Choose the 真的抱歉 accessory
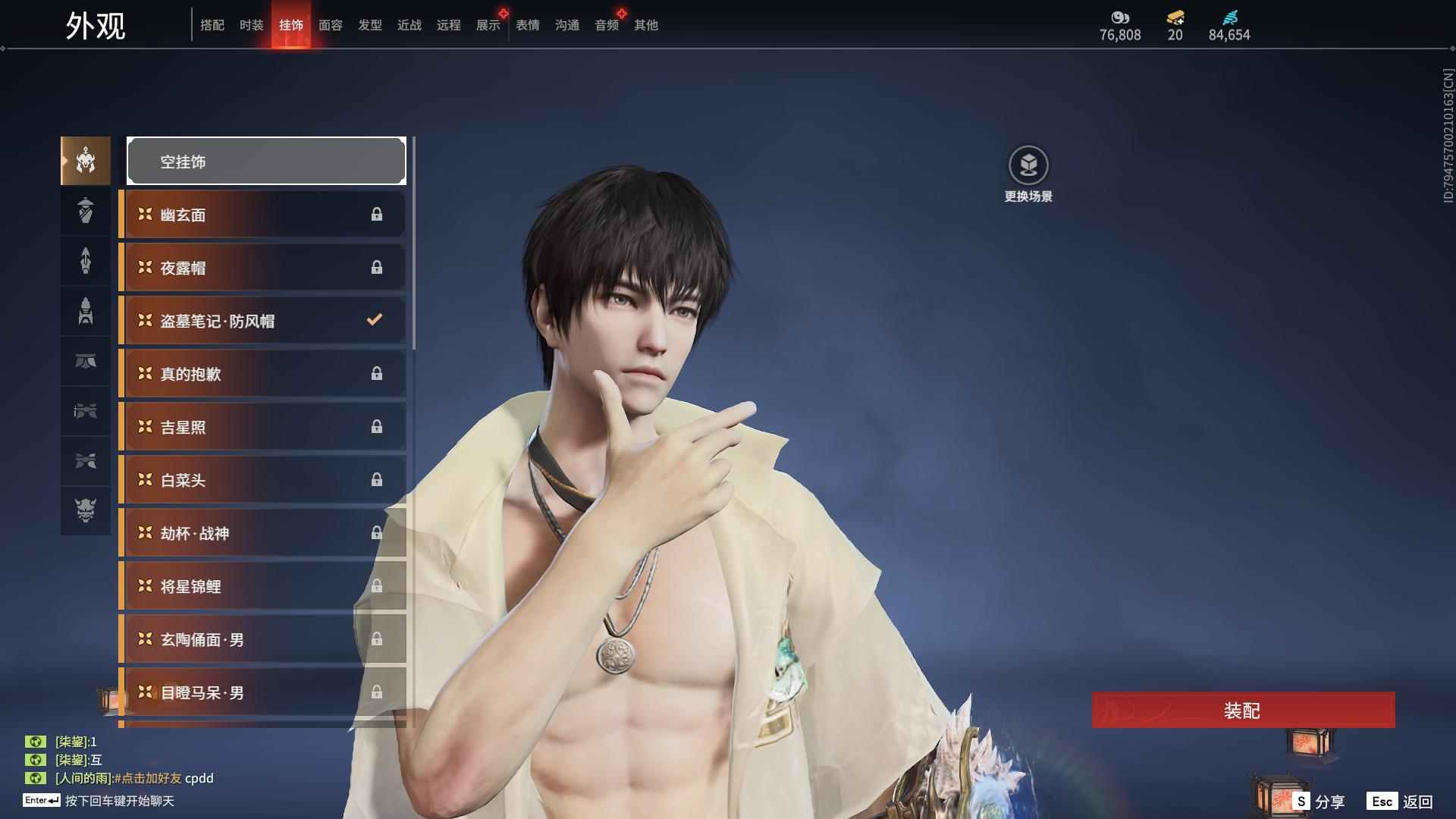1456x819 pixels. (262, 374)
